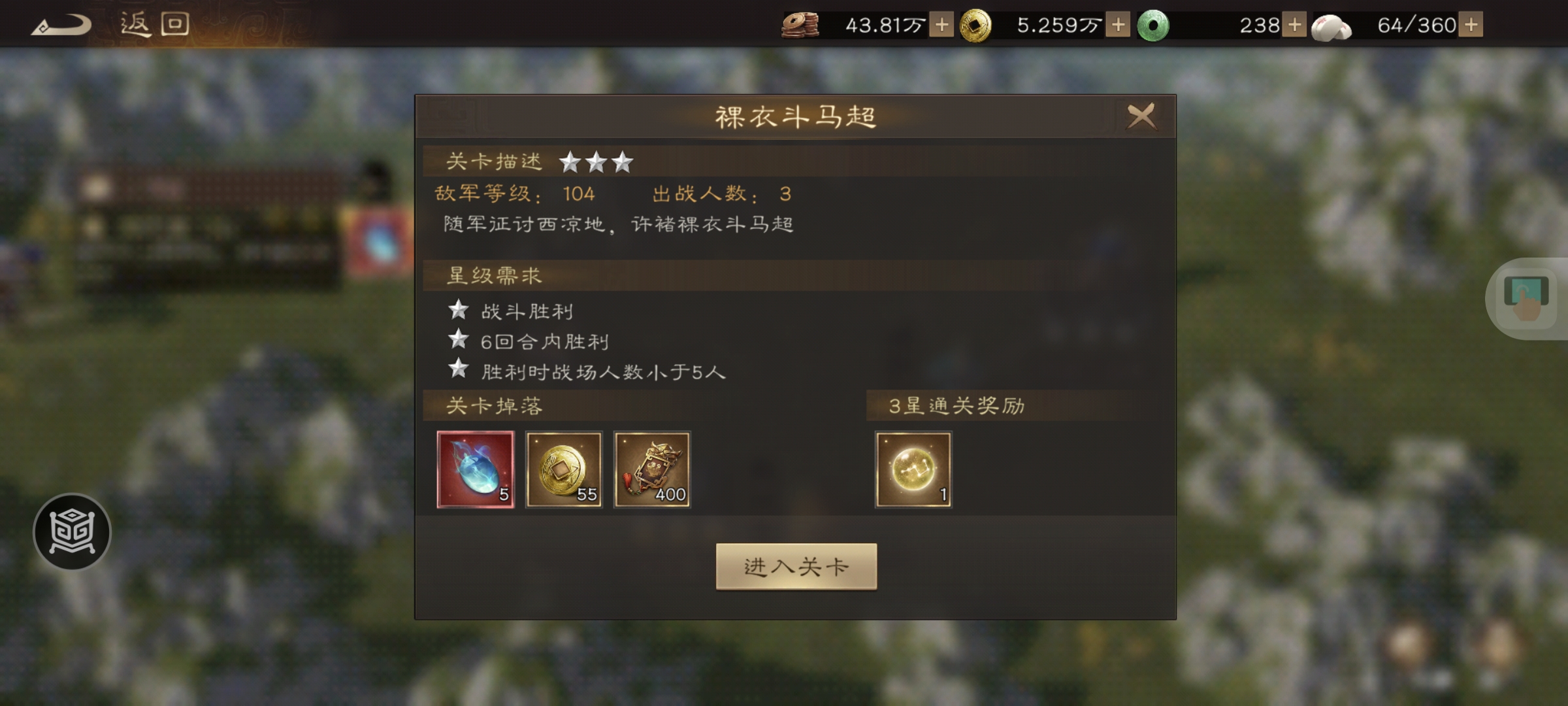Select the war manual item showing 400
This screenshot has width=1568, height=706.
(x=653, y=469)
